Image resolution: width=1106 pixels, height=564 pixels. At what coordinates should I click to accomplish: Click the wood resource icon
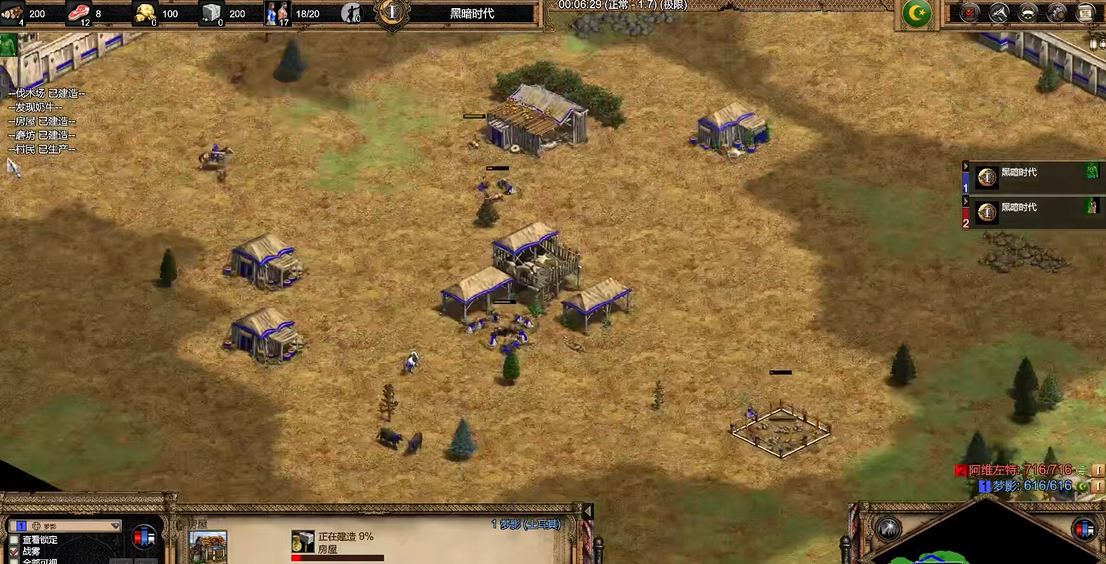click(12, 13)
